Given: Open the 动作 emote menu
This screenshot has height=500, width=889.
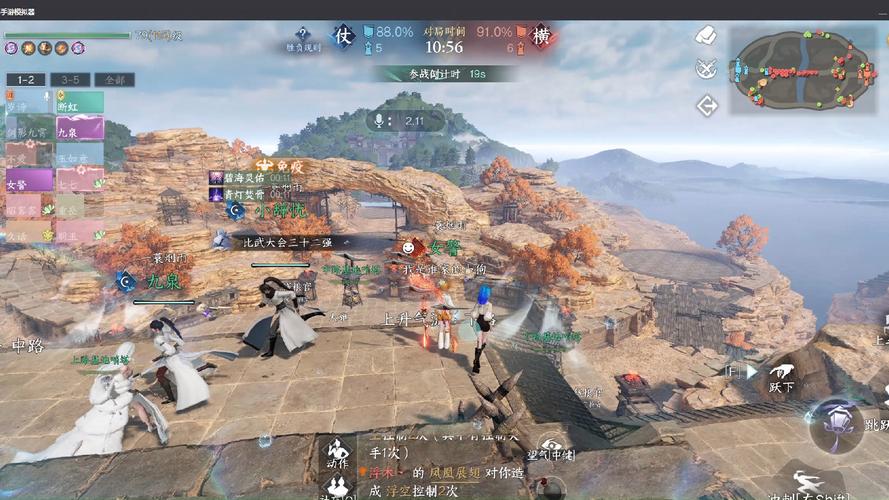Looking at the screenshot, I should point(338,451).
